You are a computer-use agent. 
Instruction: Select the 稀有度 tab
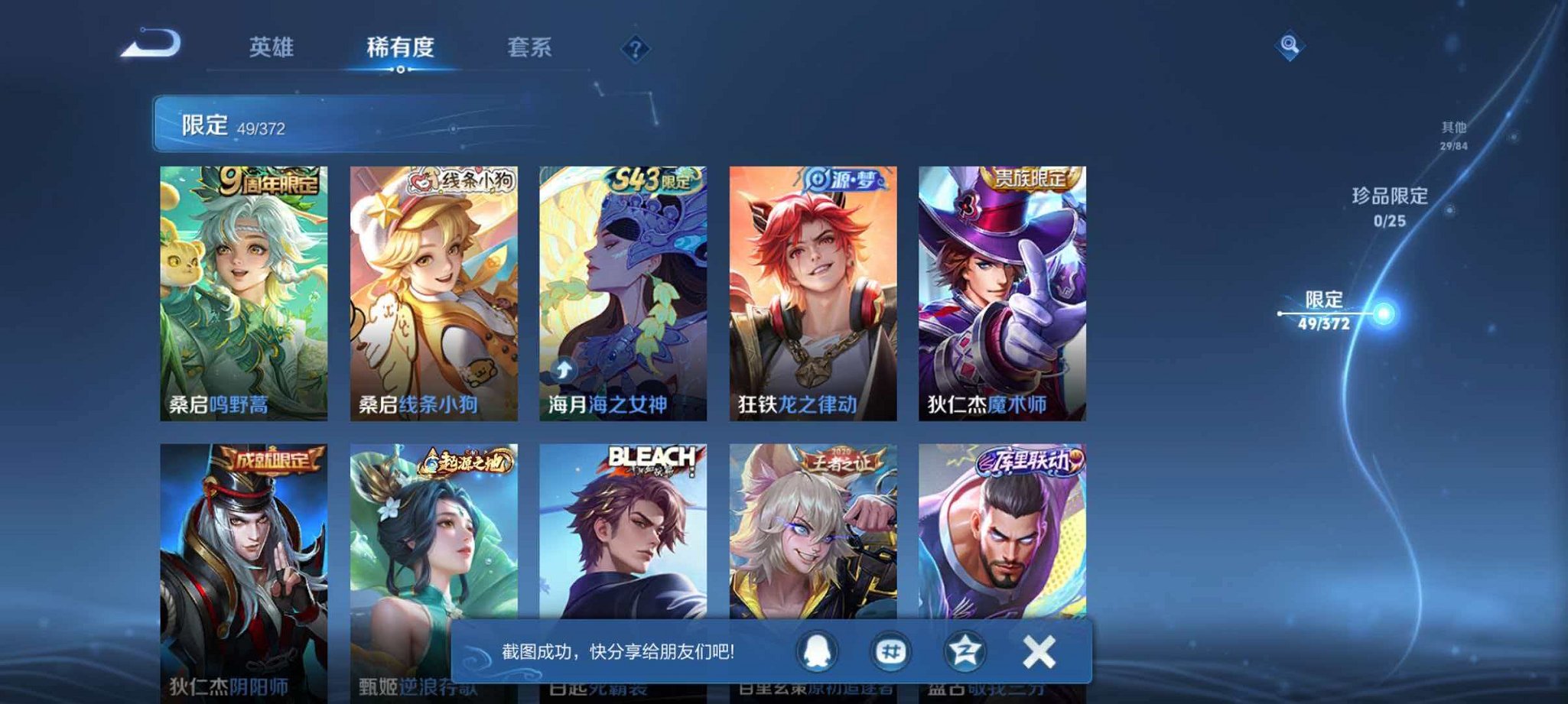[x=400, y=47]
